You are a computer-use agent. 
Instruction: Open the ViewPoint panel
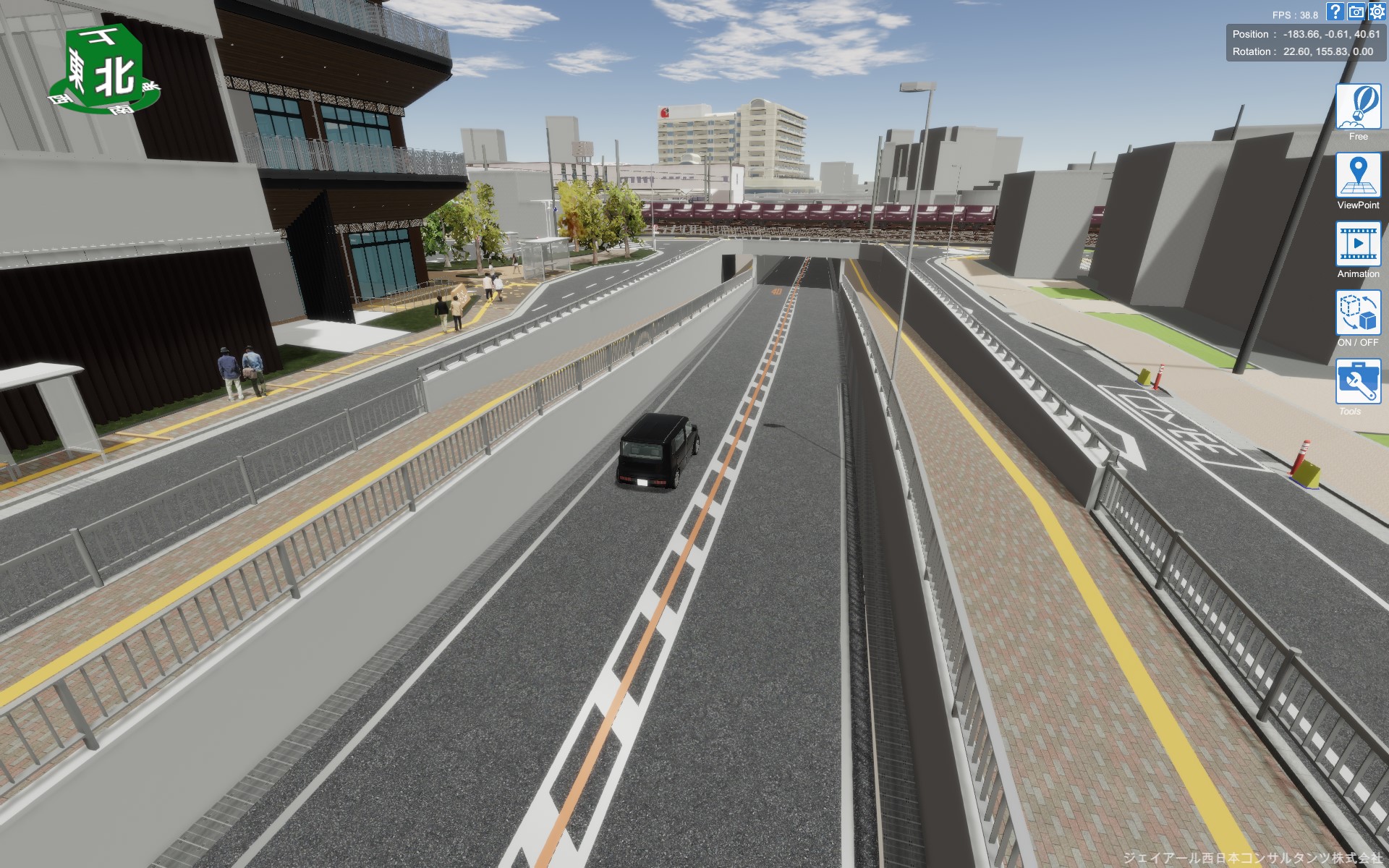click(1359, 176)
